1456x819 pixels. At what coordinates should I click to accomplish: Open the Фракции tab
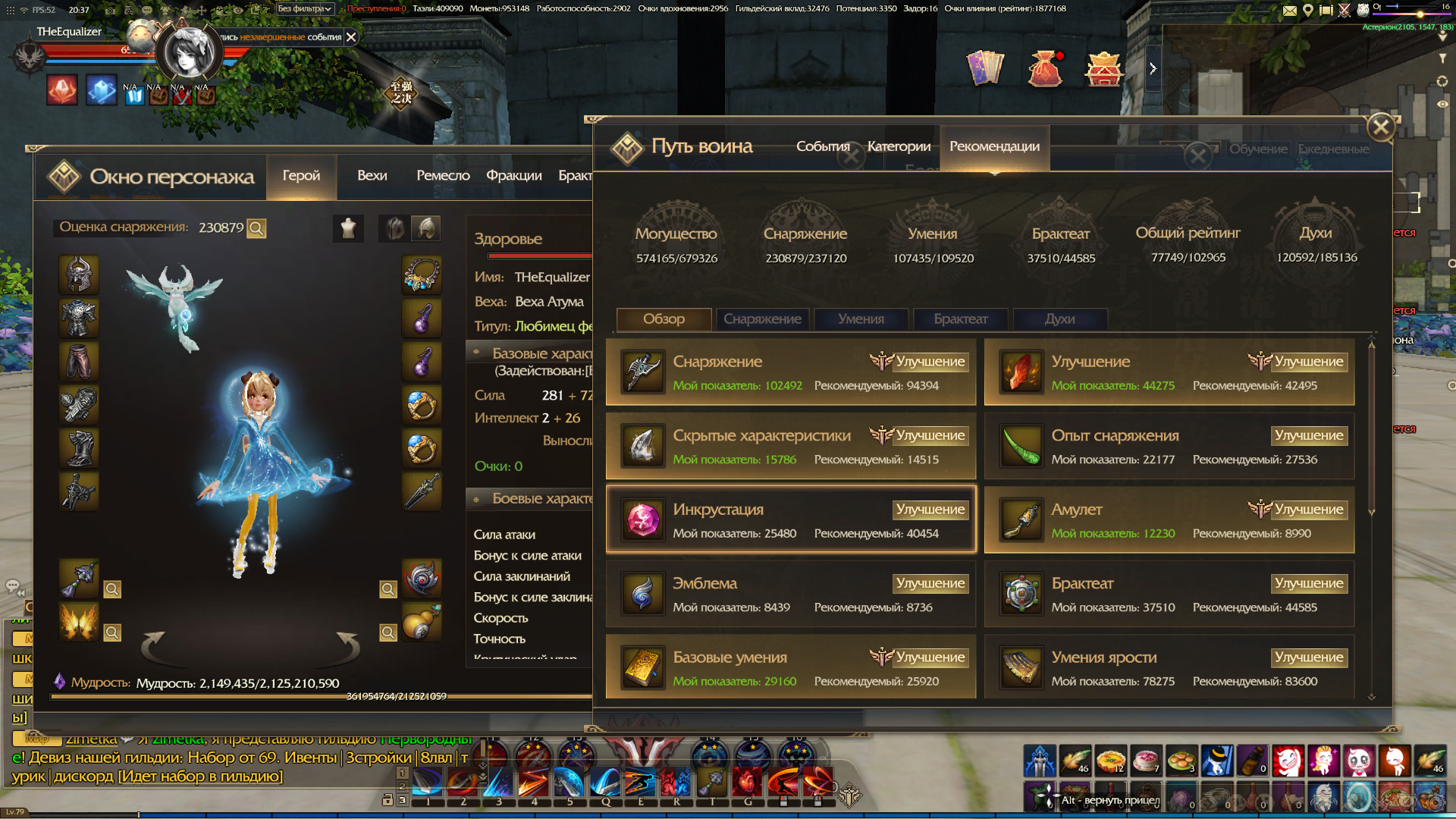click(514, 175)
